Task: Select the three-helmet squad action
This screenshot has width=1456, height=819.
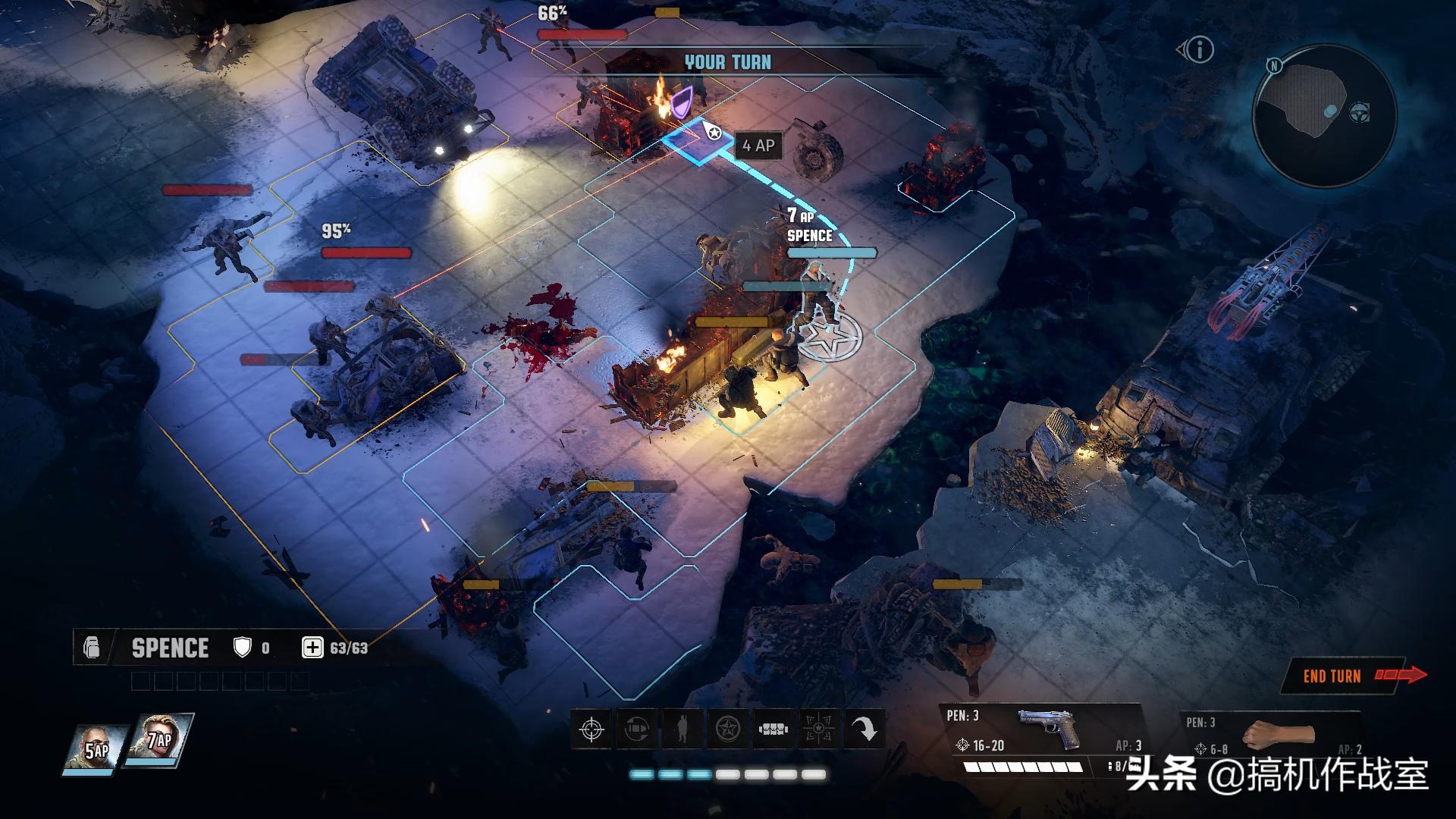Action: 773,730
